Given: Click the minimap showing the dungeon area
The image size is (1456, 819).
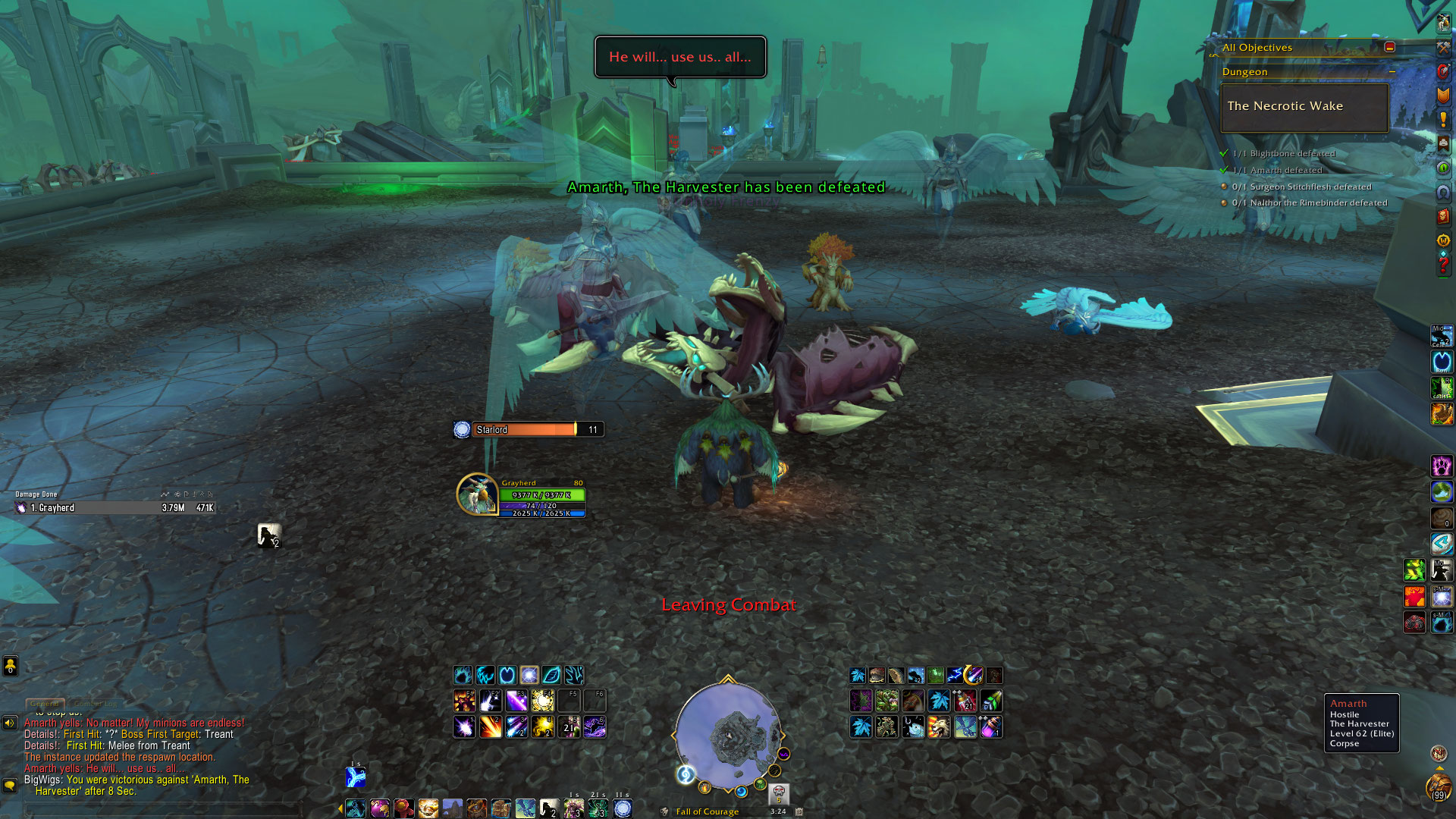Looking at the screenshot, I should tap(728, 734).
